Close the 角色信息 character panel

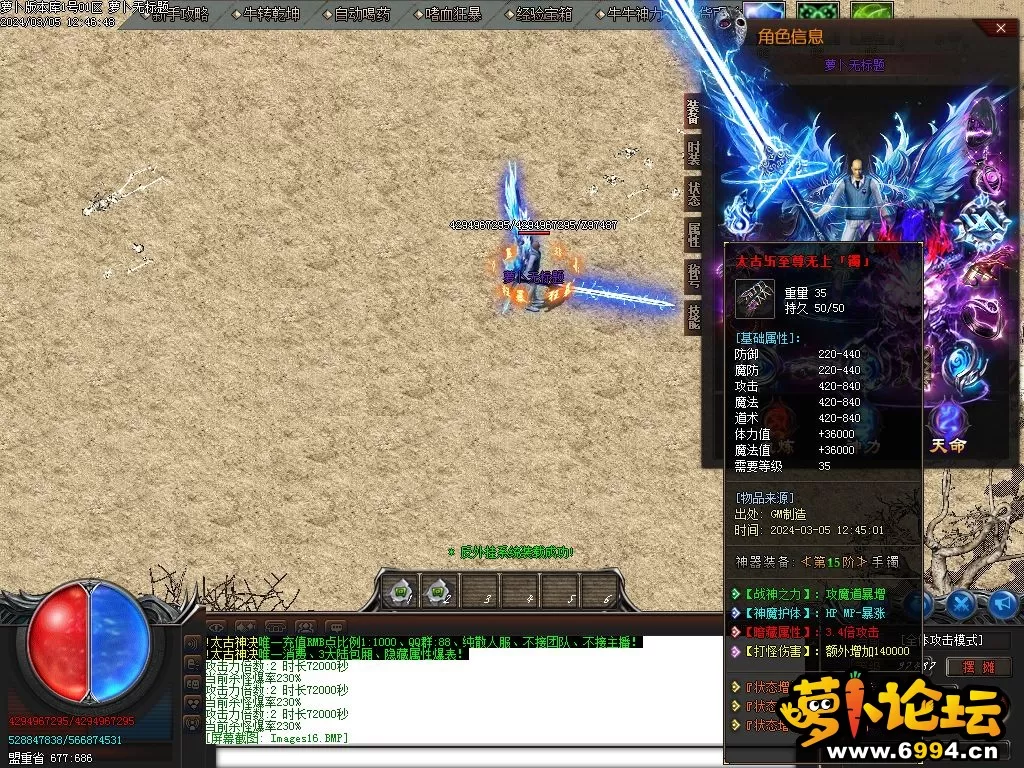[x=1001, y=29]
